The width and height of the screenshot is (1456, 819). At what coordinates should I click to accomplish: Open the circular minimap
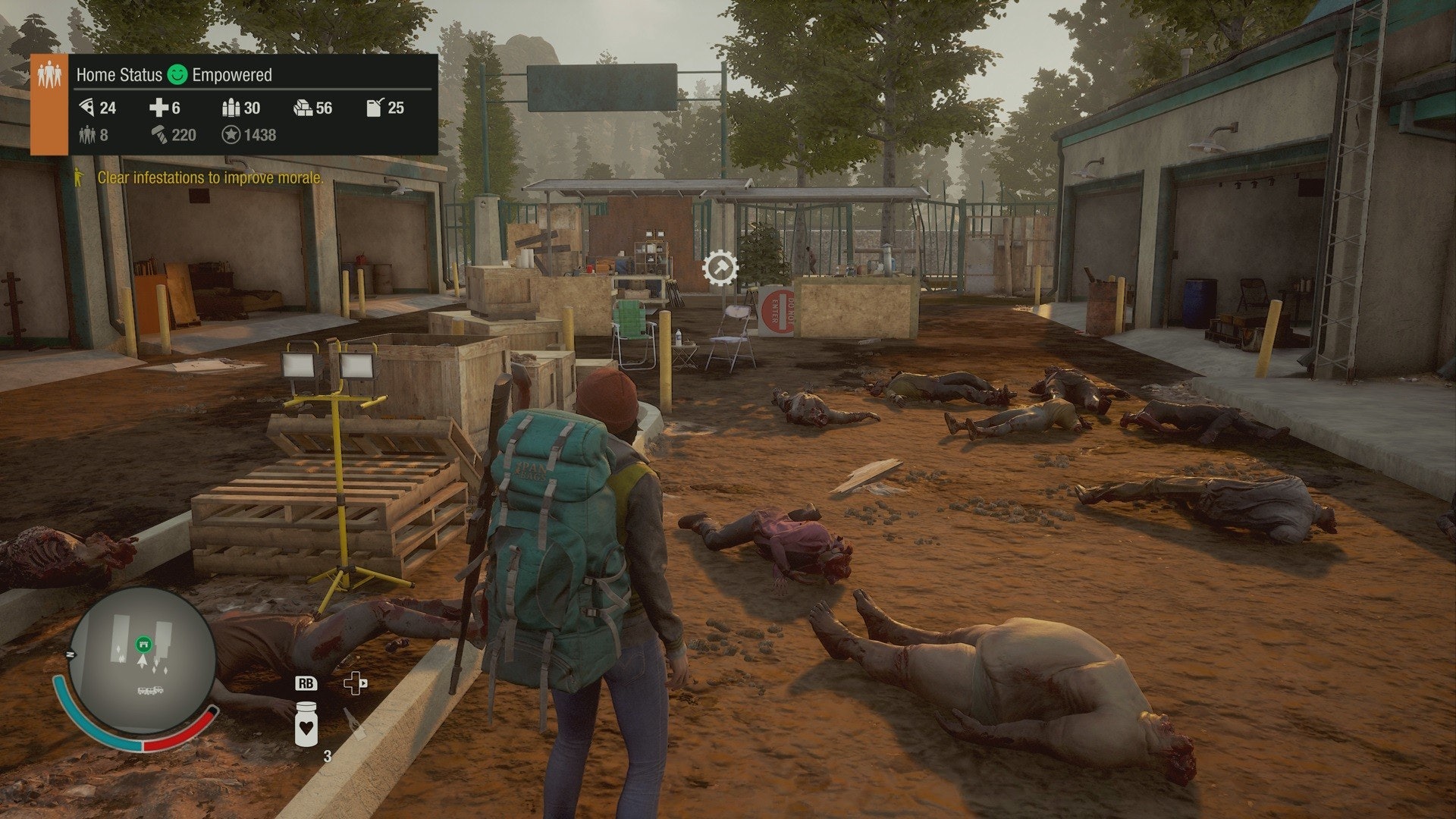(x=142, y=661)
